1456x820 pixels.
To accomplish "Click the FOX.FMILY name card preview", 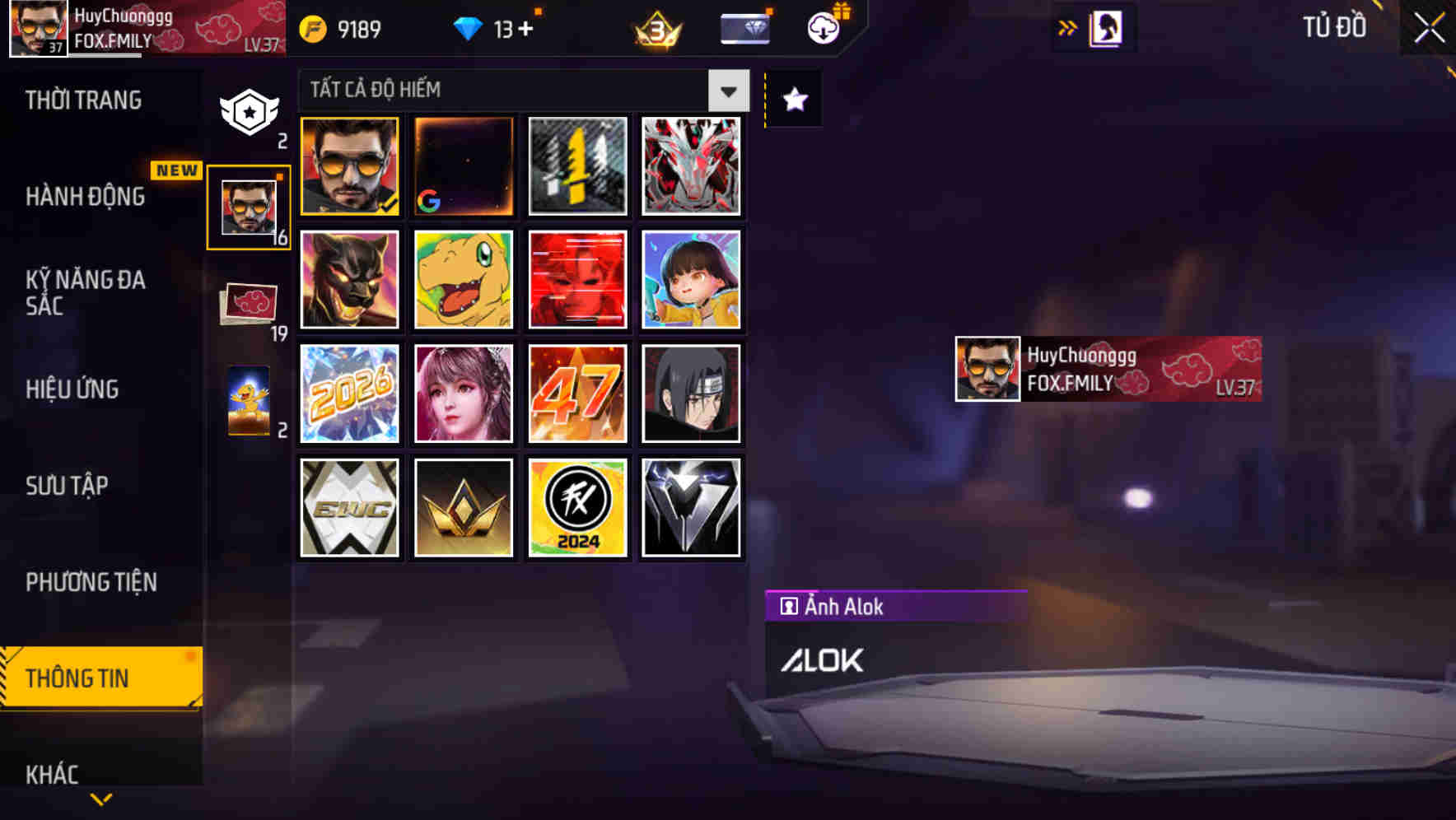I will (1107, 368).
